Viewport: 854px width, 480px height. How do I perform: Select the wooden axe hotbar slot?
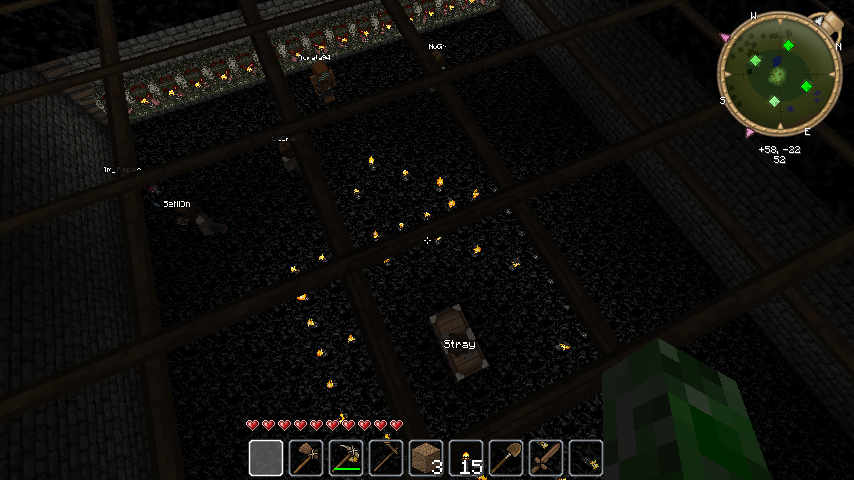point(306,458)
